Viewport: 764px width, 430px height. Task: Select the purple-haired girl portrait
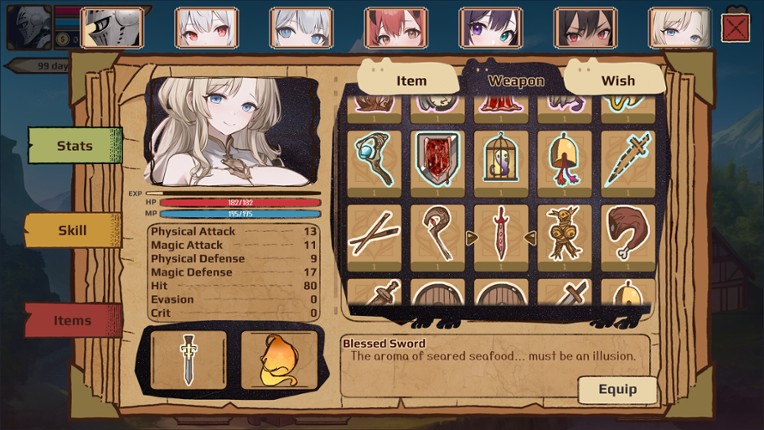(x=489, y=28)
